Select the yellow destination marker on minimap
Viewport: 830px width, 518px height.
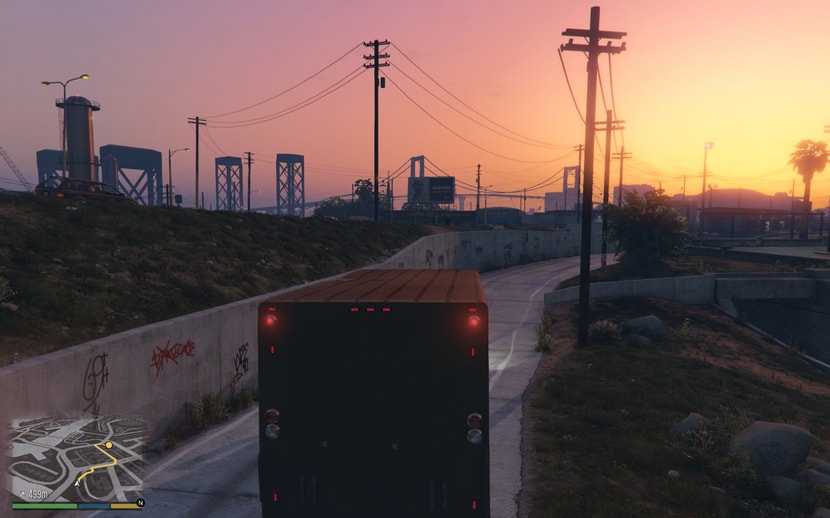[x=108, y=444]
